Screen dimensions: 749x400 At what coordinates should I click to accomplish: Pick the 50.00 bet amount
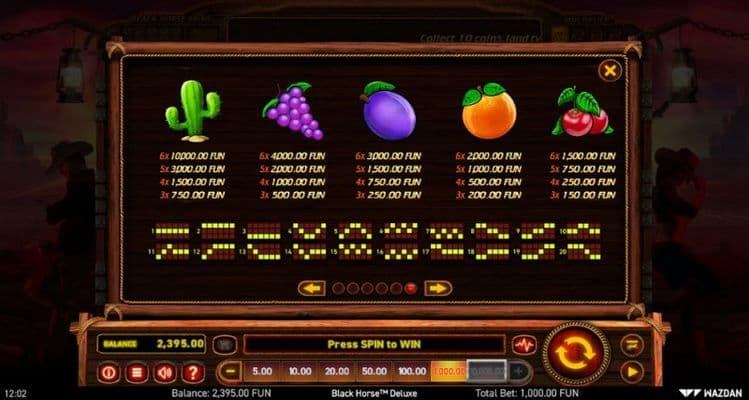[372, 371]
